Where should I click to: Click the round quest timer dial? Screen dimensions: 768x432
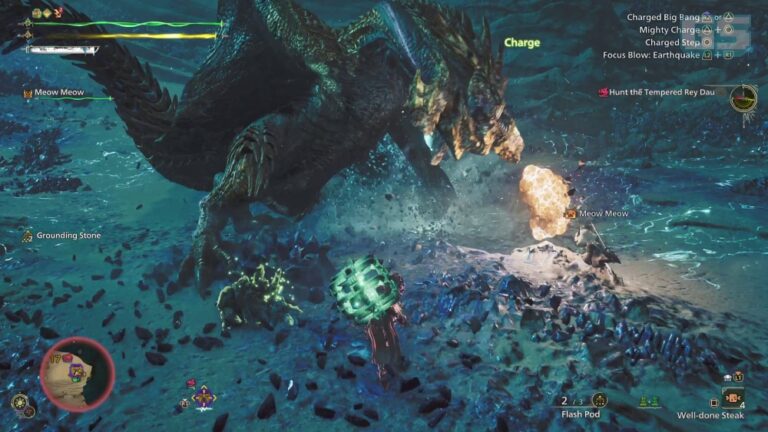coord(742,98)
